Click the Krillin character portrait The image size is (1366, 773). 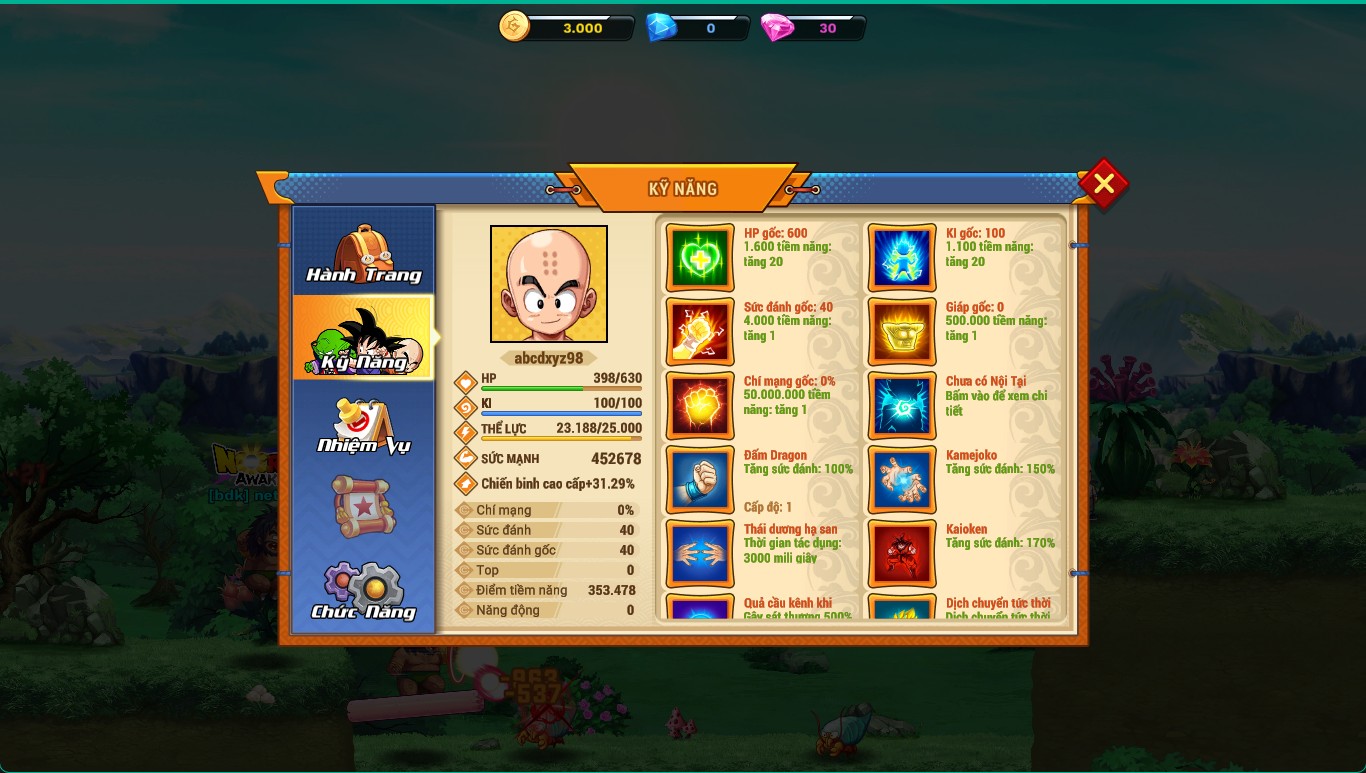548,284
